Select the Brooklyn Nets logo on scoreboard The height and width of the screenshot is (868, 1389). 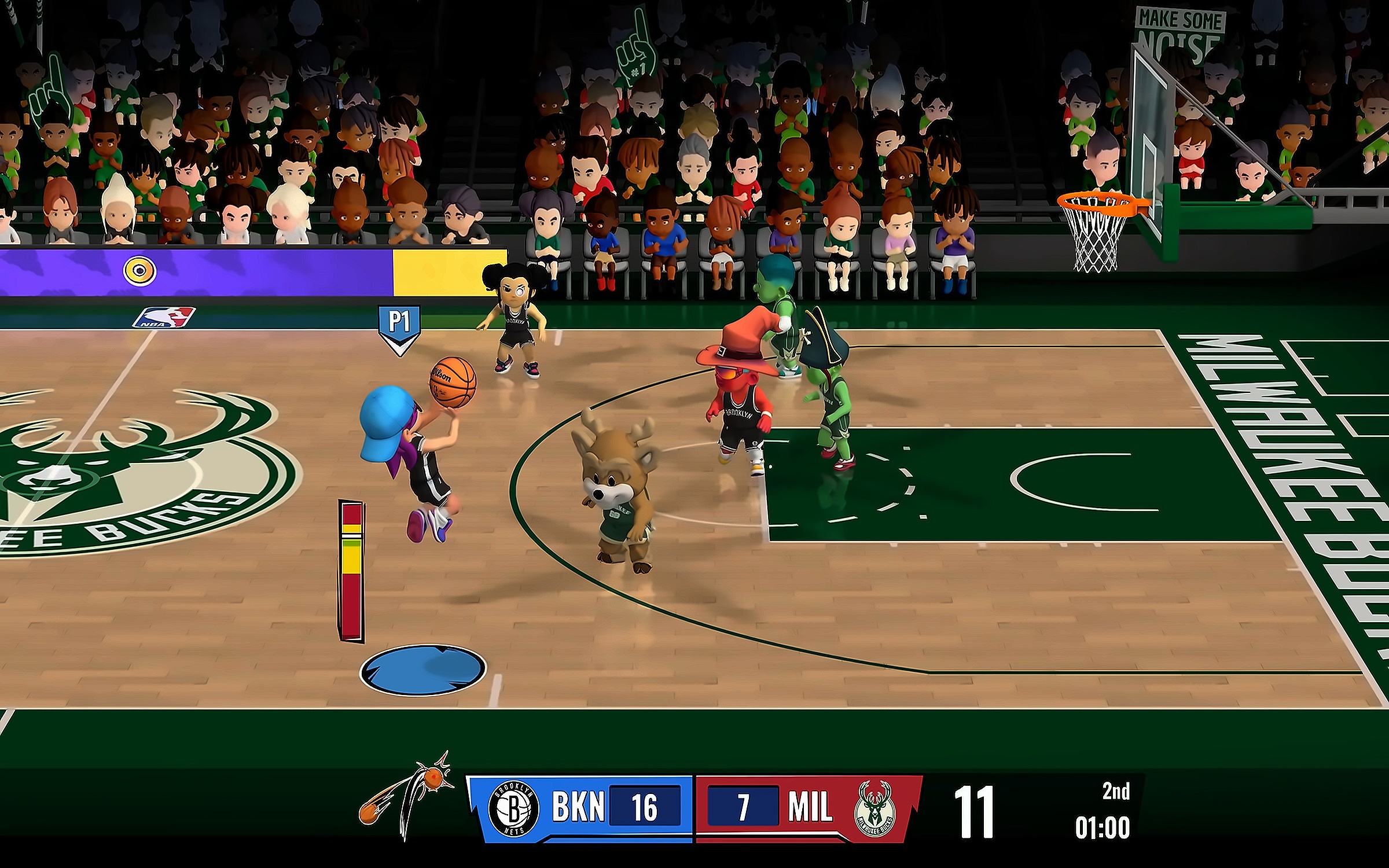(513, 808)
